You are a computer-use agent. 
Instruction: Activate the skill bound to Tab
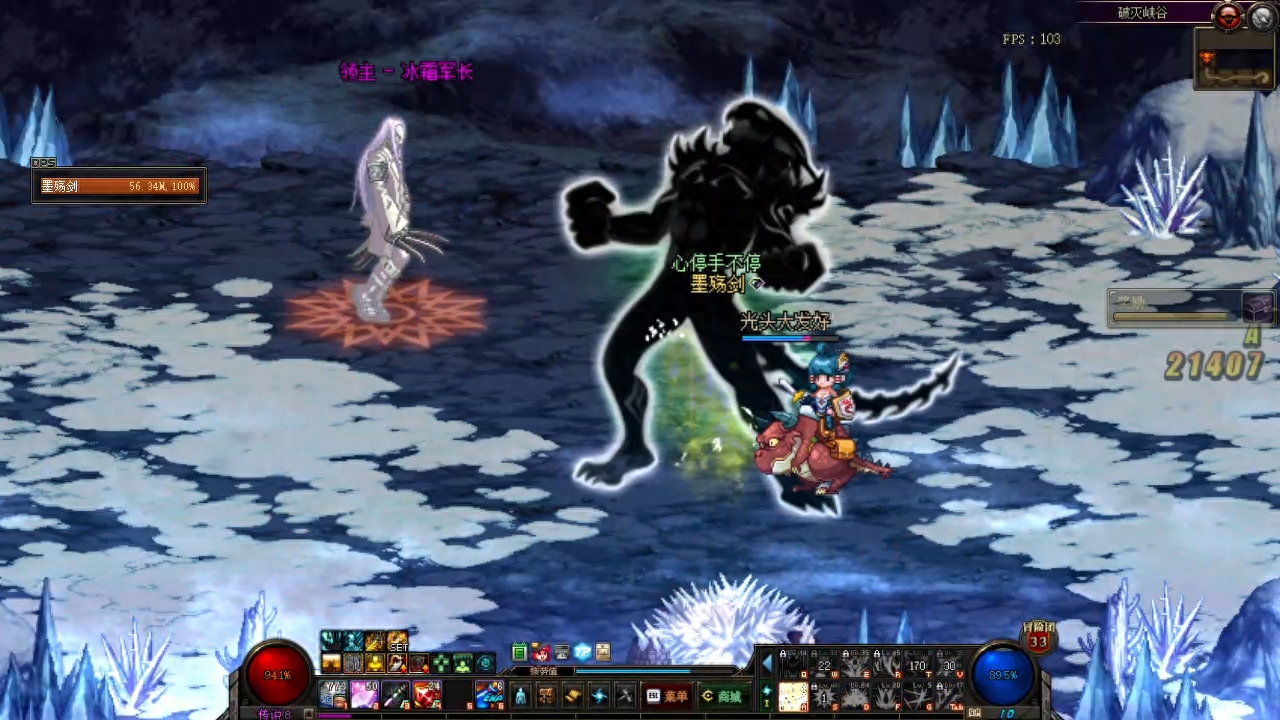click(949, 696)
